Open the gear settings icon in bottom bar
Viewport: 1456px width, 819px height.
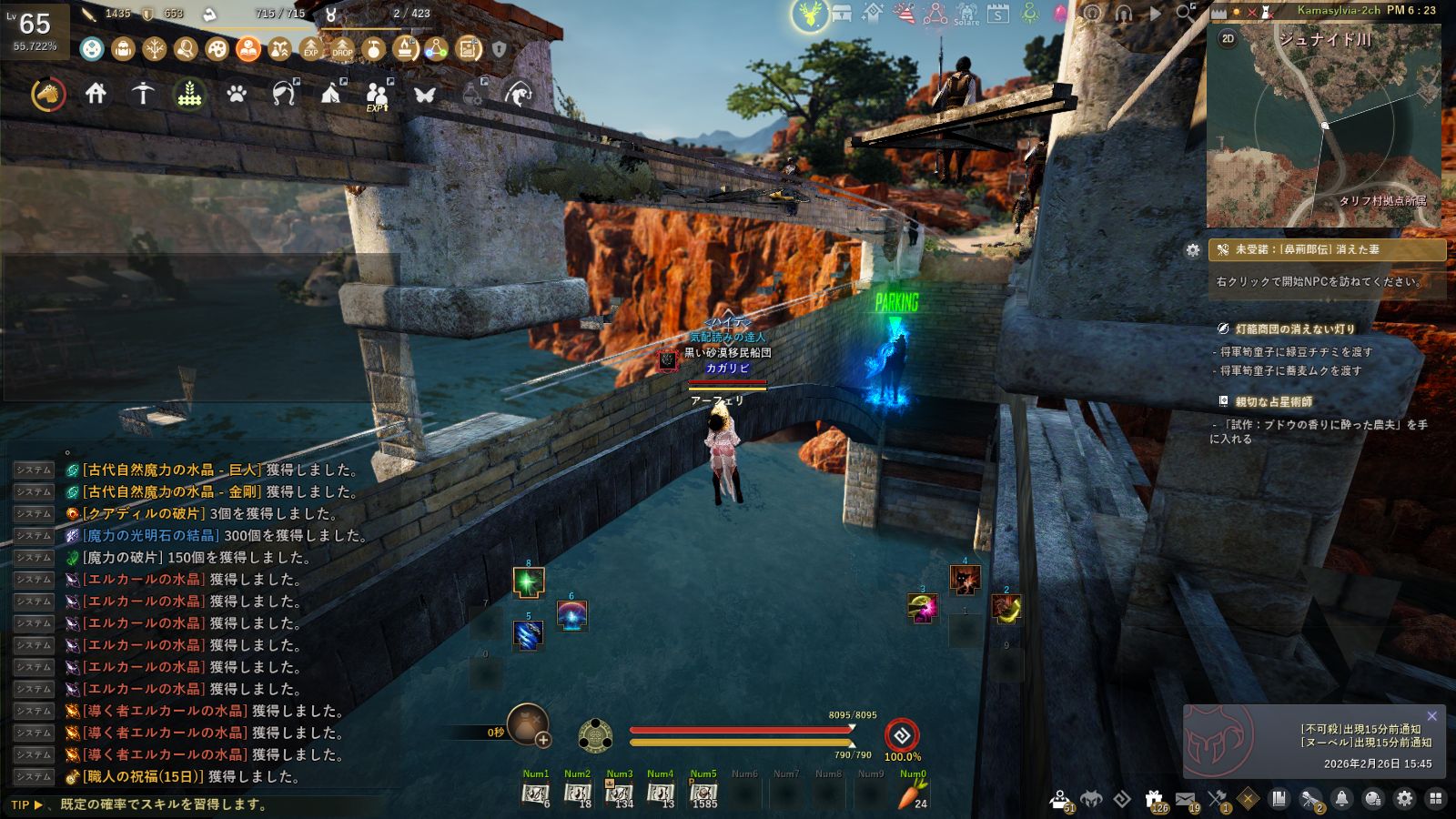click(x=1404, y=799)
